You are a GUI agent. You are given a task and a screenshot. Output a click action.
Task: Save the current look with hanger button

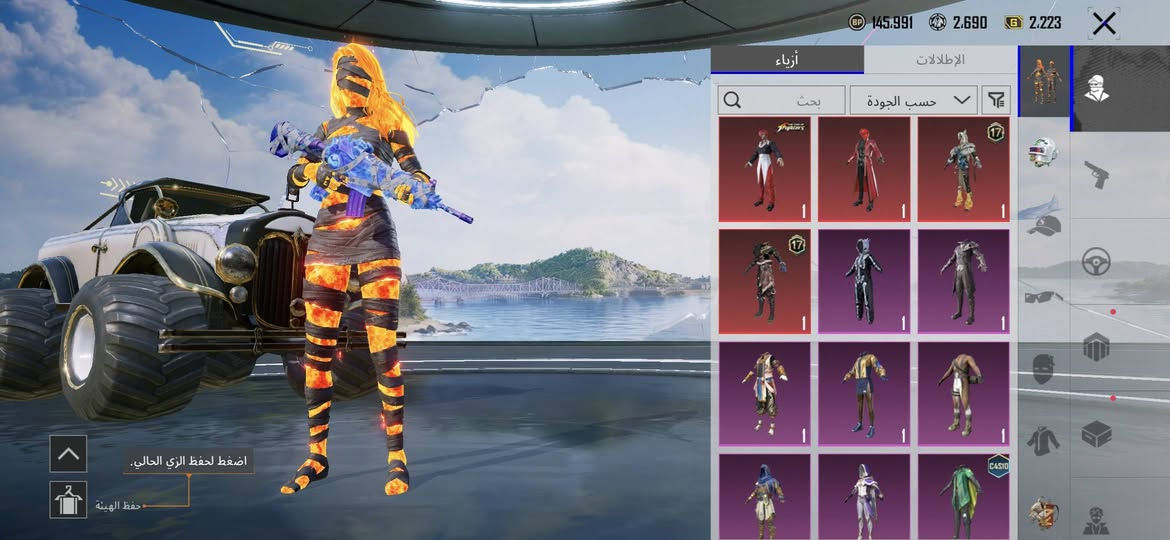tap(68, 499)
